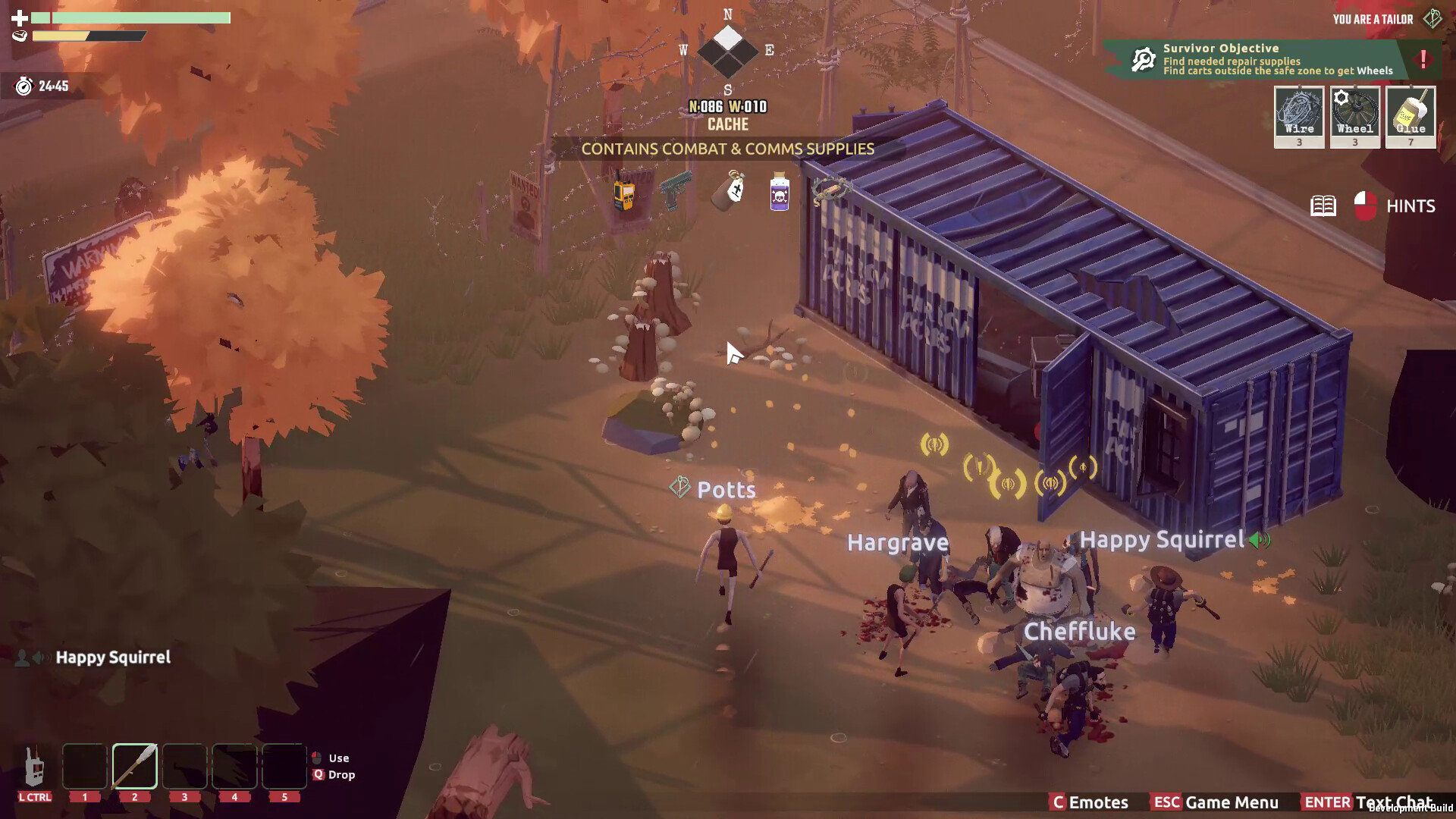This screenshot has height=819, width=1456.
Task: Click the cache walkie-talkie supply icon
Action: point(623,193)
